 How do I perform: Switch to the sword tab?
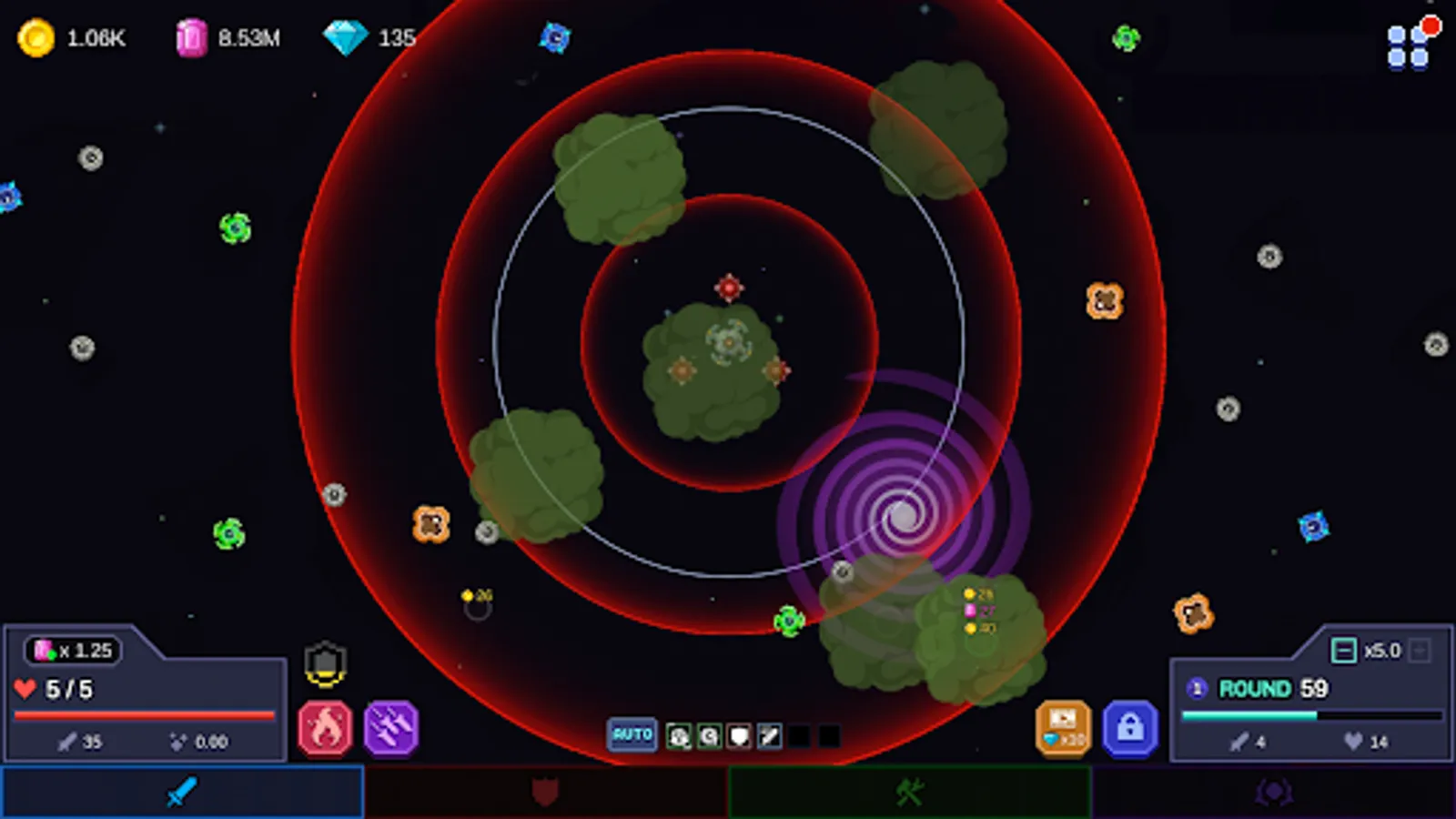182,792
